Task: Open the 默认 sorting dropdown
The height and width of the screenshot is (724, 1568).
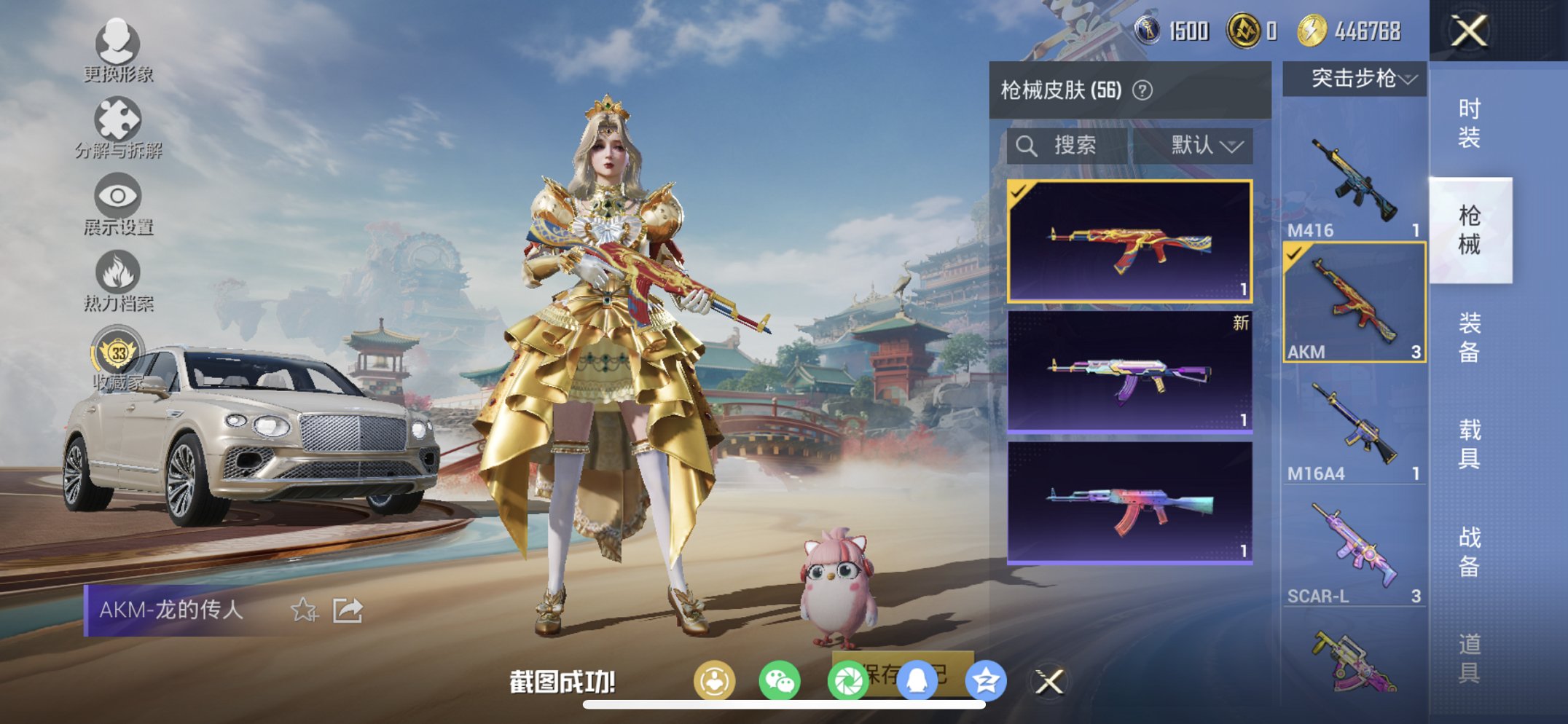Action: 1207,145
